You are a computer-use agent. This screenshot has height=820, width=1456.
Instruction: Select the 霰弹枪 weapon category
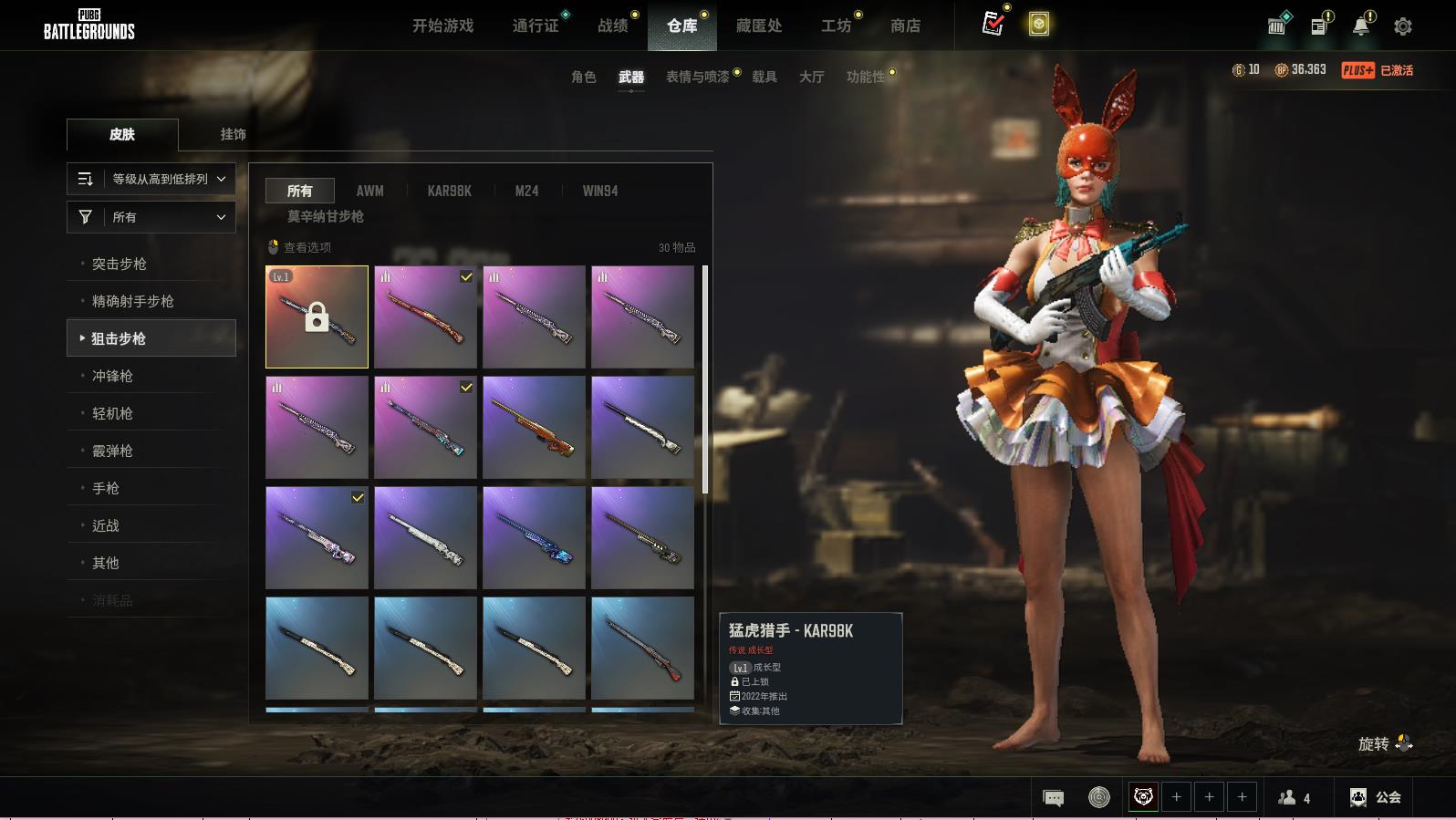(112, 451)
